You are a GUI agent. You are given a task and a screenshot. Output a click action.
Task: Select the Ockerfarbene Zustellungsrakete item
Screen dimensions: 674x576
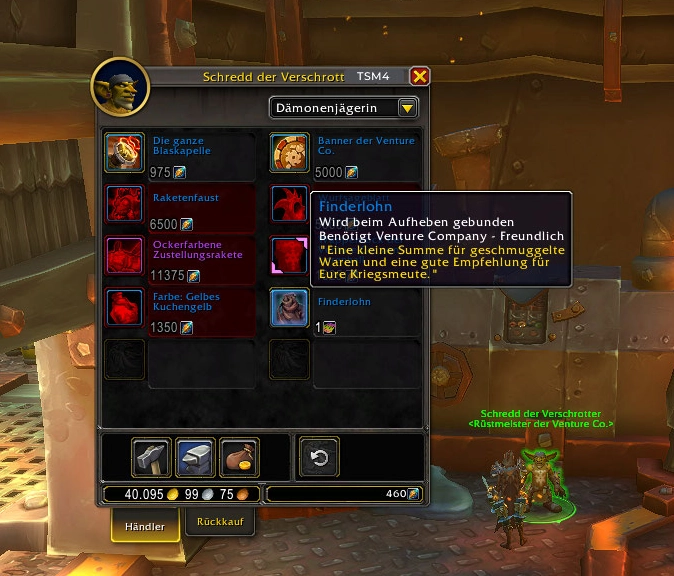(x=124, y=255)
